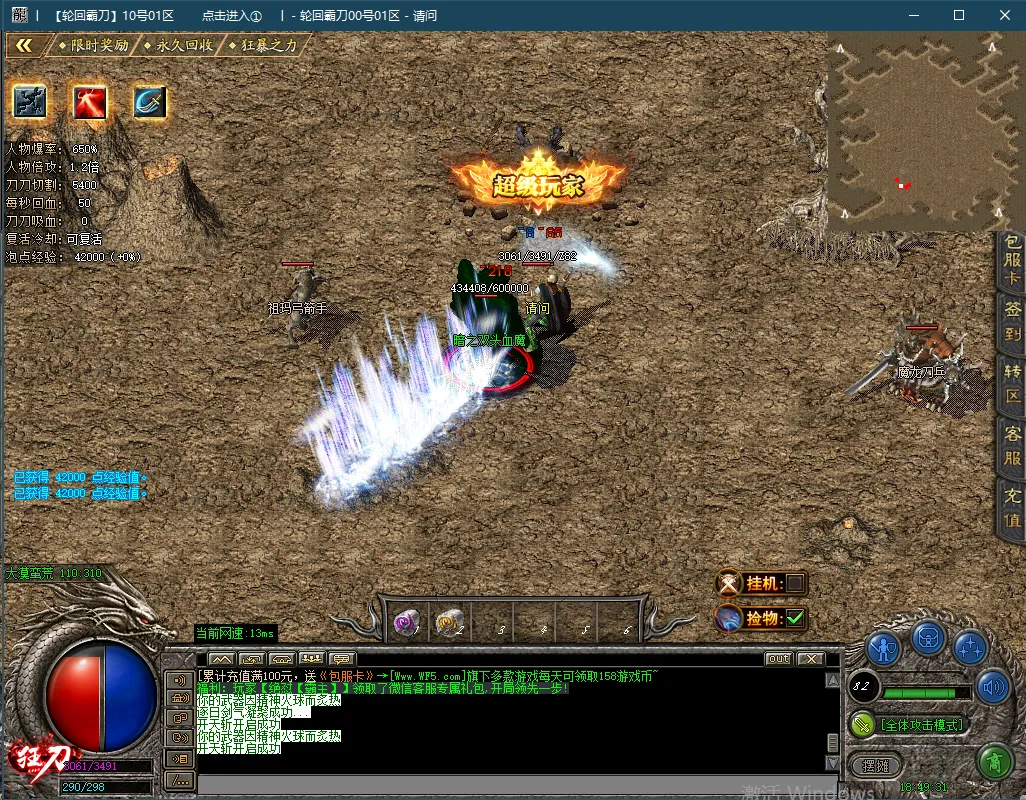
Task: Use the purple scroll in hotbar slot 1
Action: coord(406,622)
